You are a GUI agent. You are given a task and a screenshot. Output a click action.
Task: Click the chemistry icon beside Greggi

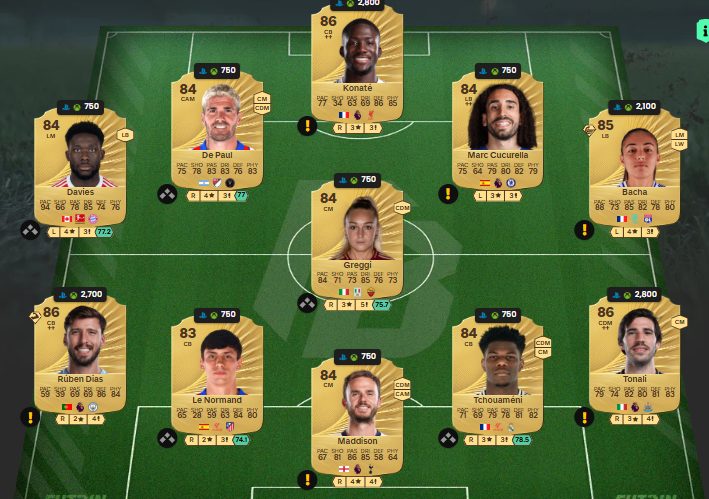pos(307,303)
